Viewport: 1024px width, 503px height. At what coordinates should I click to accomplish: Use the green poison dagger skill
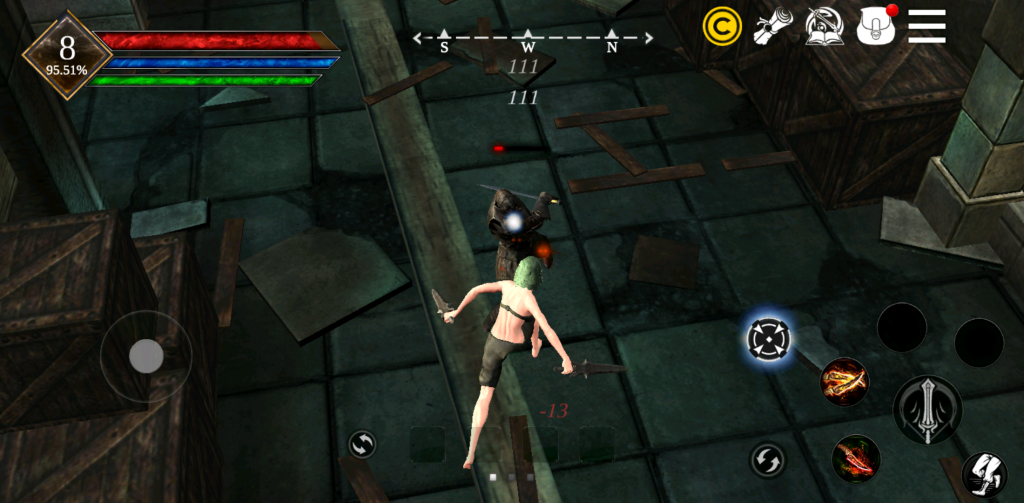[856, 459]
